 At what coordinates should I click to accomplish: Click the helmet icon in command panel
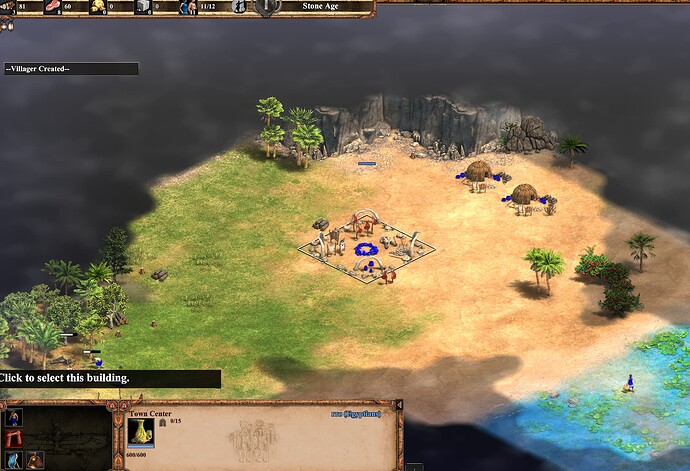coord(35,460)
